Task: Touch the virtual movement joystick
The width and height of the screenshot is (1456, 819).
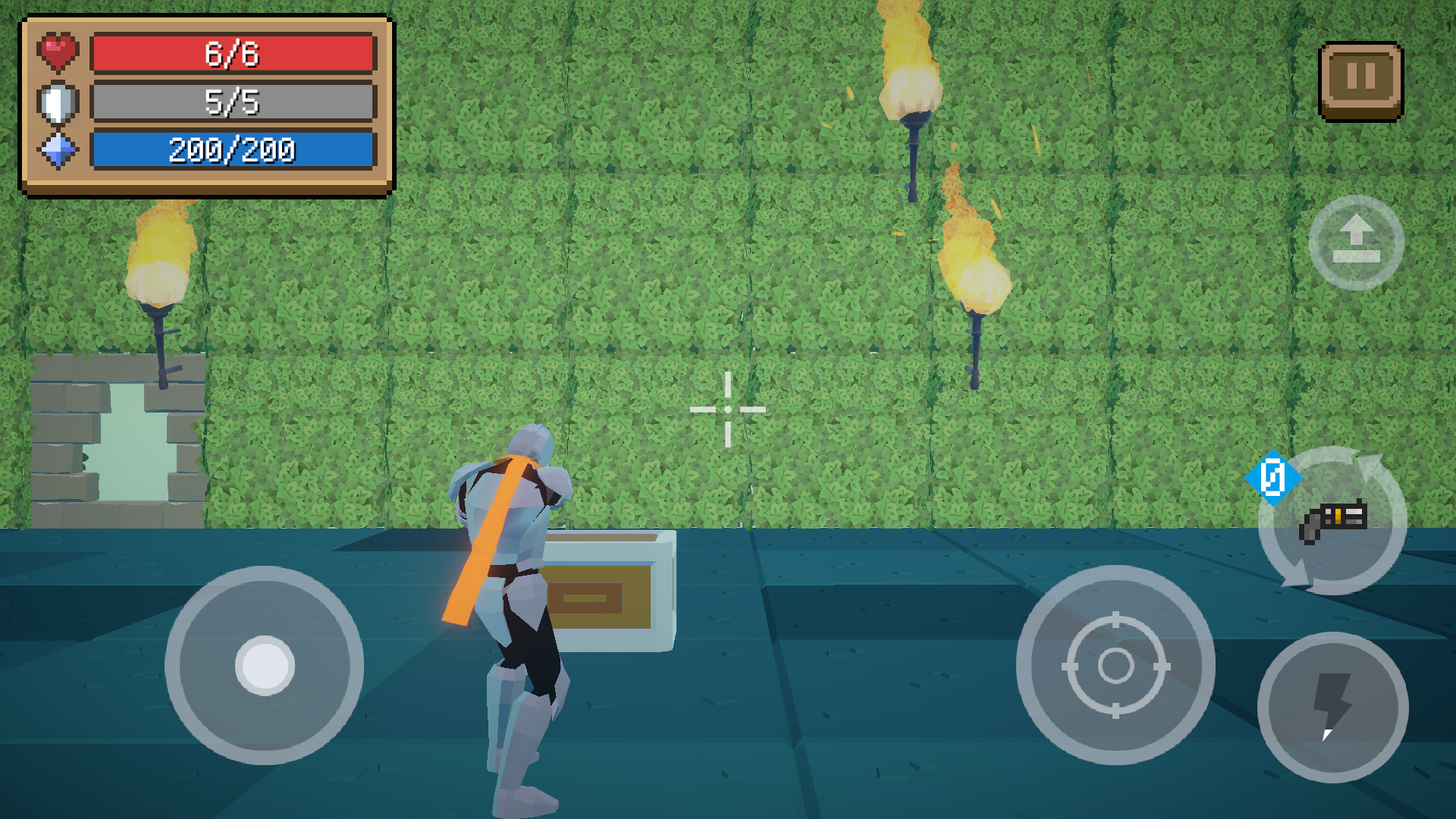Action: [x=264, y=665]
